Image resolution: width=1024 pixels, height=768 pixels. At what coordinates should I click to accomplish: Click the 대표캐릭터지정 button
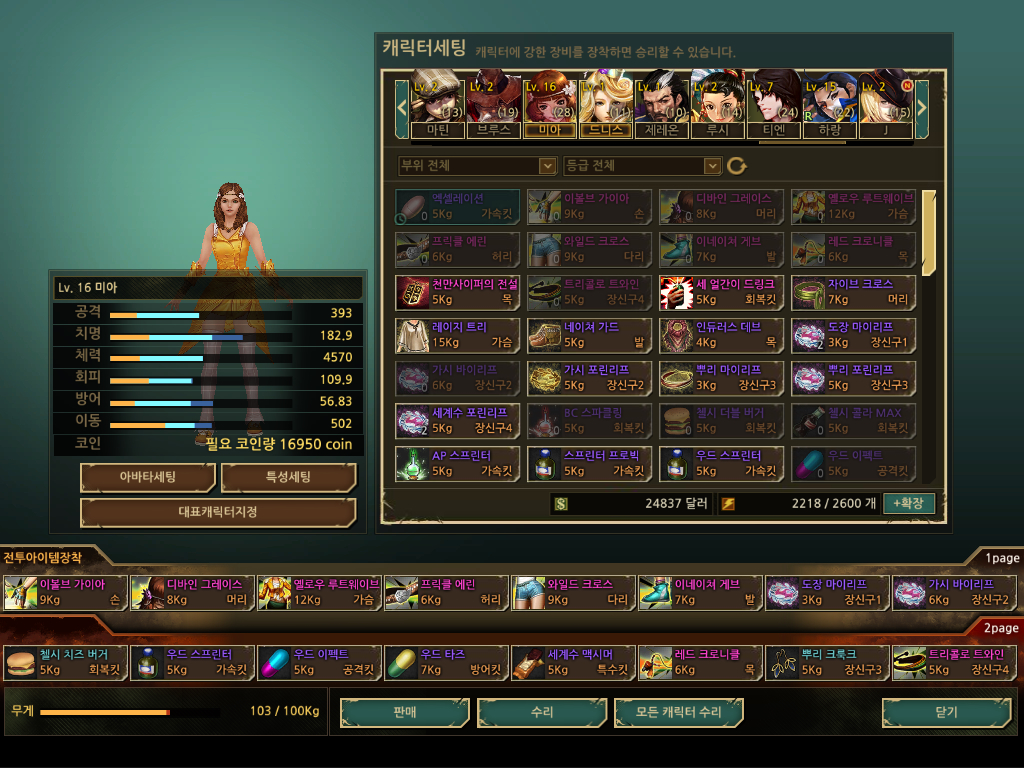tap(218, 512)
